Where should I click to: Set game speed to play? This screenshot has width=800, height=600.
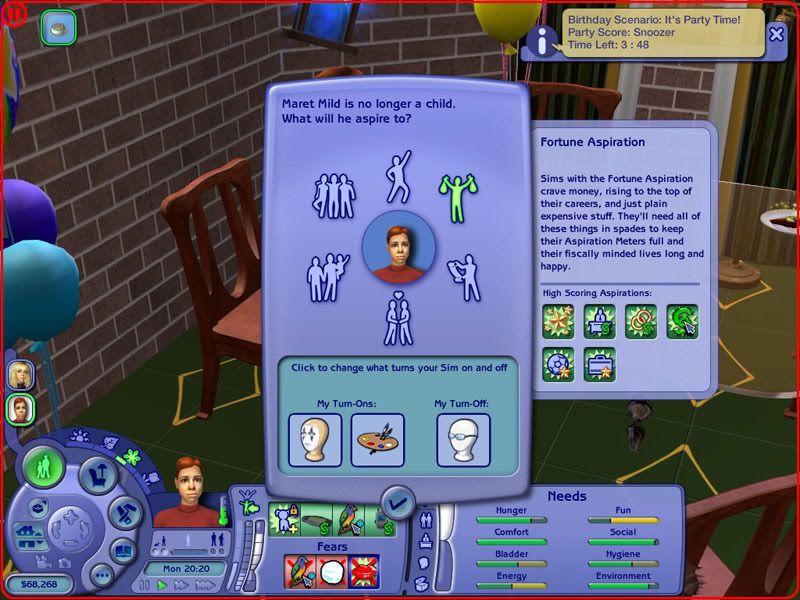tap(163, 585)
